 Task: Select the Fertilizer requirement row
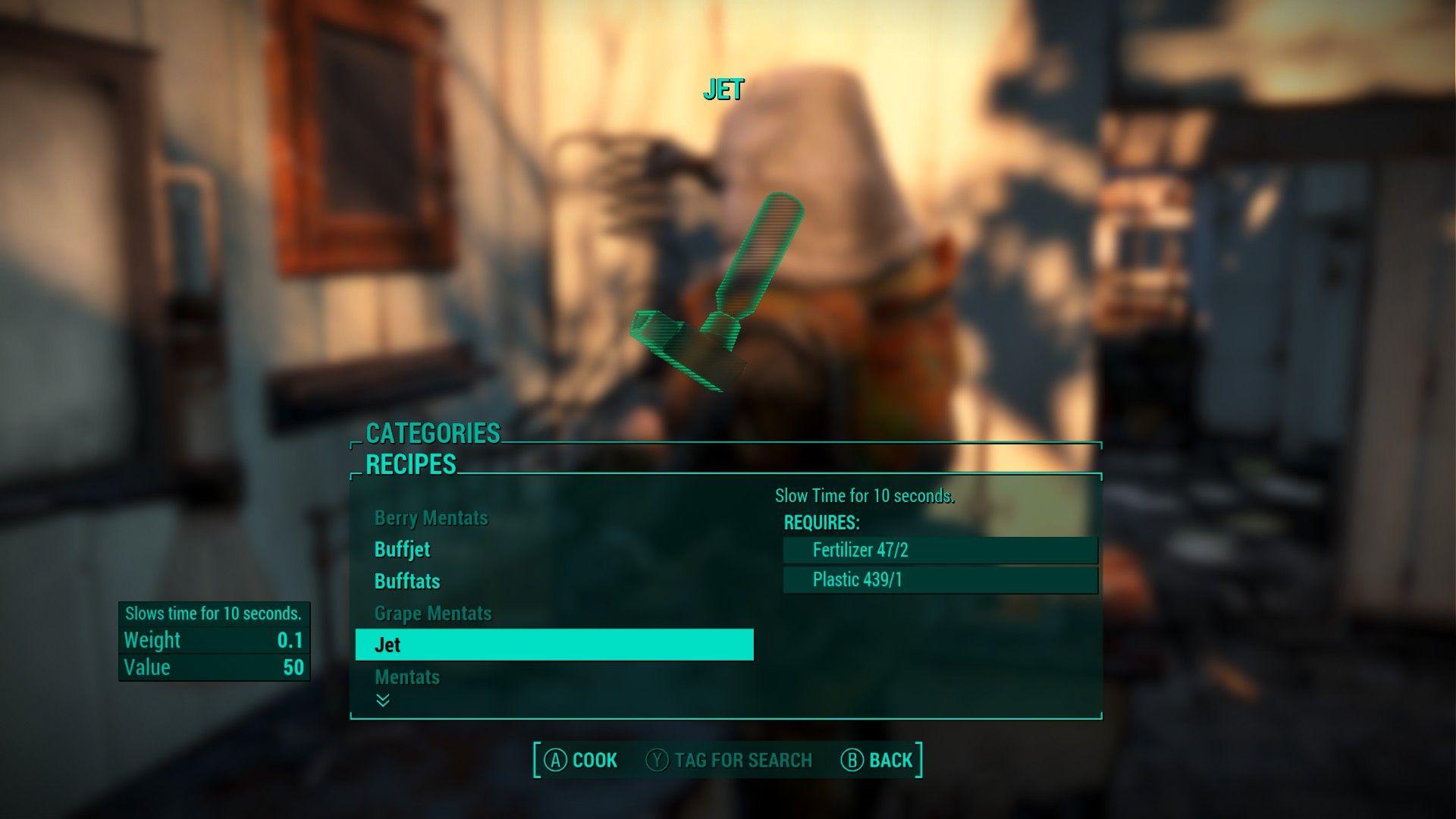[940, 550]
